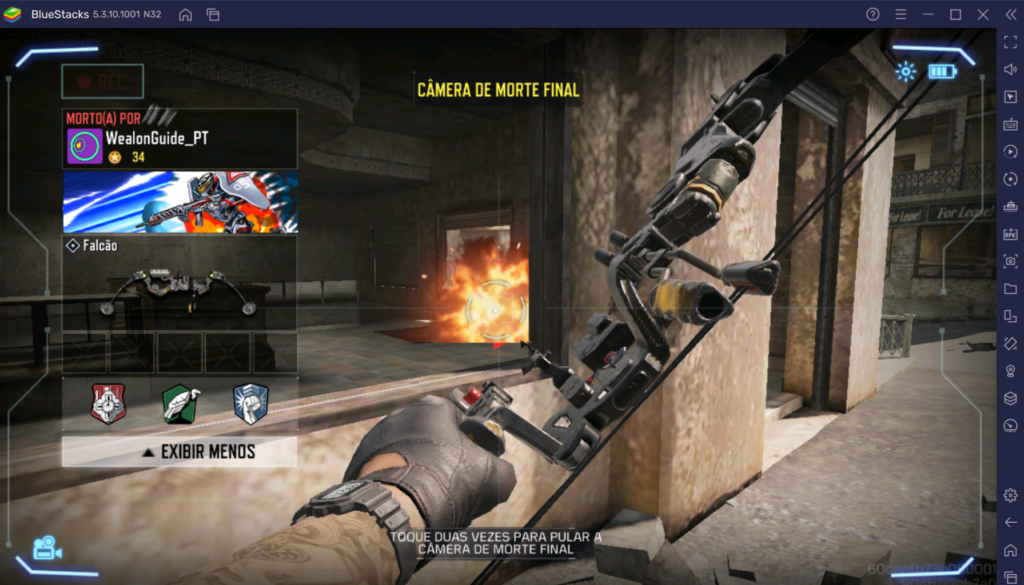Skip the final killcam prompt
This screenshot has height=585, width=1024.
[496, 542]
